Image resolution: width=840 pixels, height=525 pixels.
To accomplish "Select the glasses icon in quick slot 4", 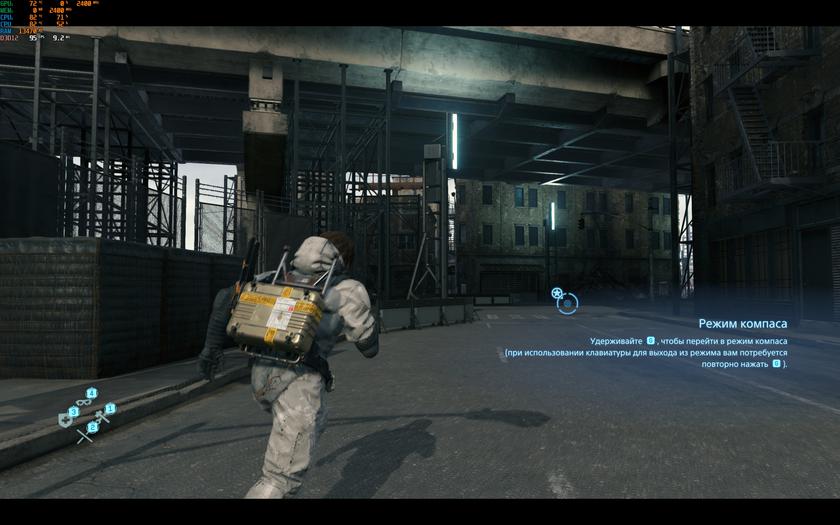I will pos(84,402).
